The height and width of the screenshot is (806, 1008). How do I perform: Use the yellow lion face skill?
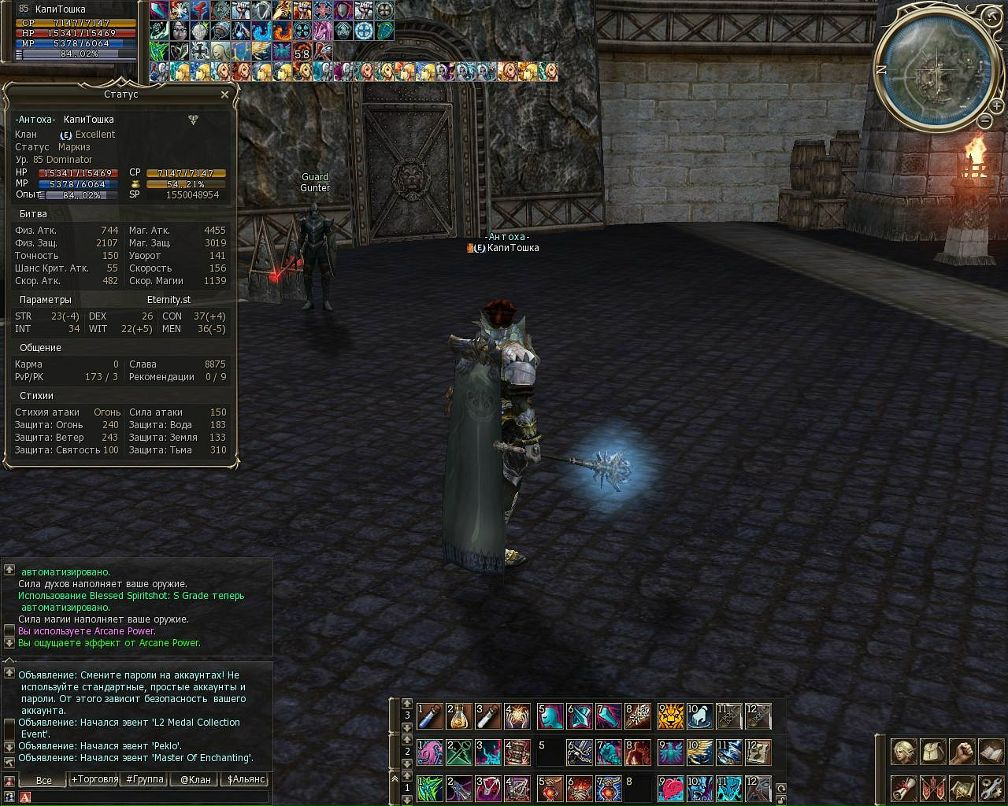click(x=670, y=716)
